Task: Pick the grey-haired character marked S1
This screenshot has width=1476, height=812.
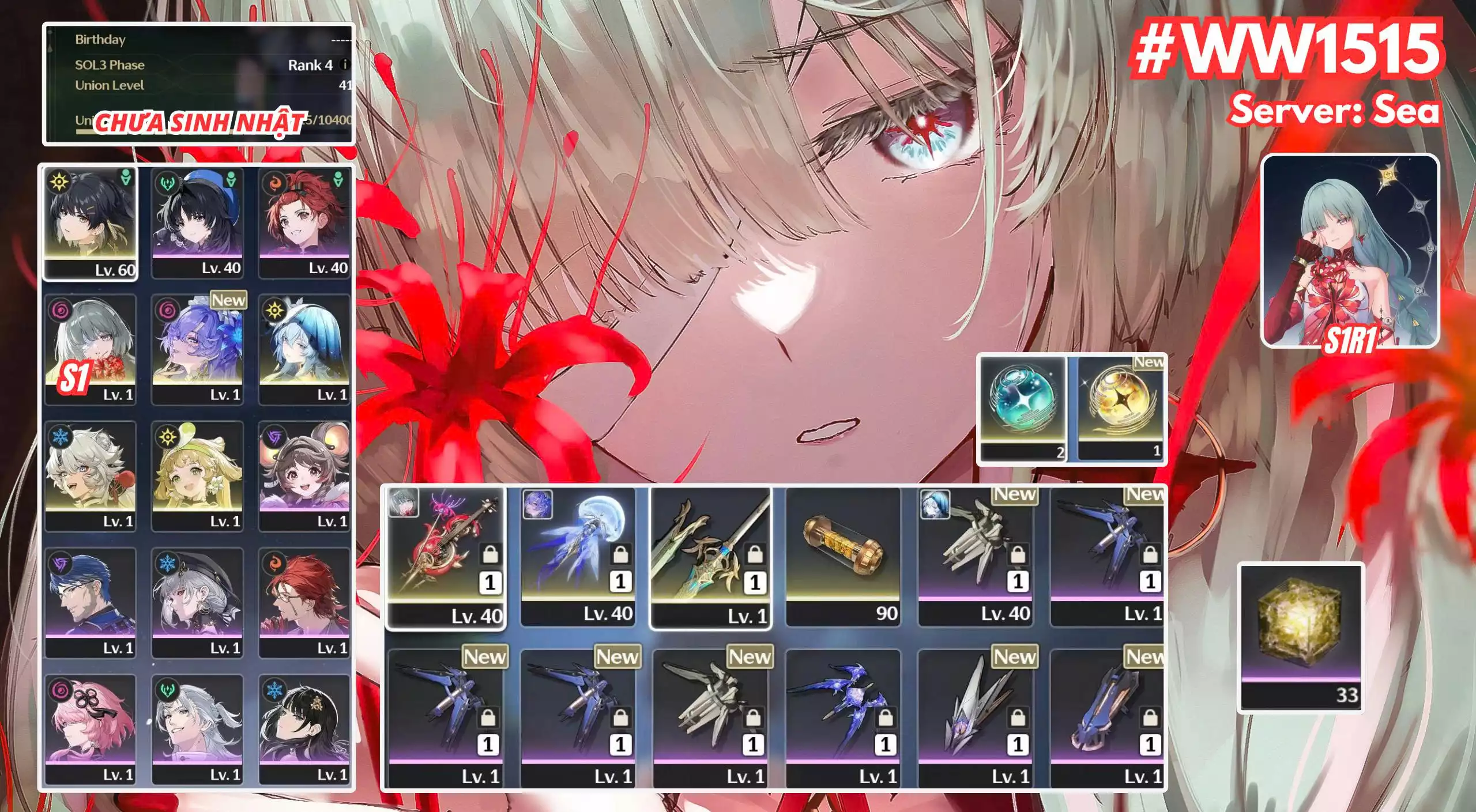Action: point(91,349)
